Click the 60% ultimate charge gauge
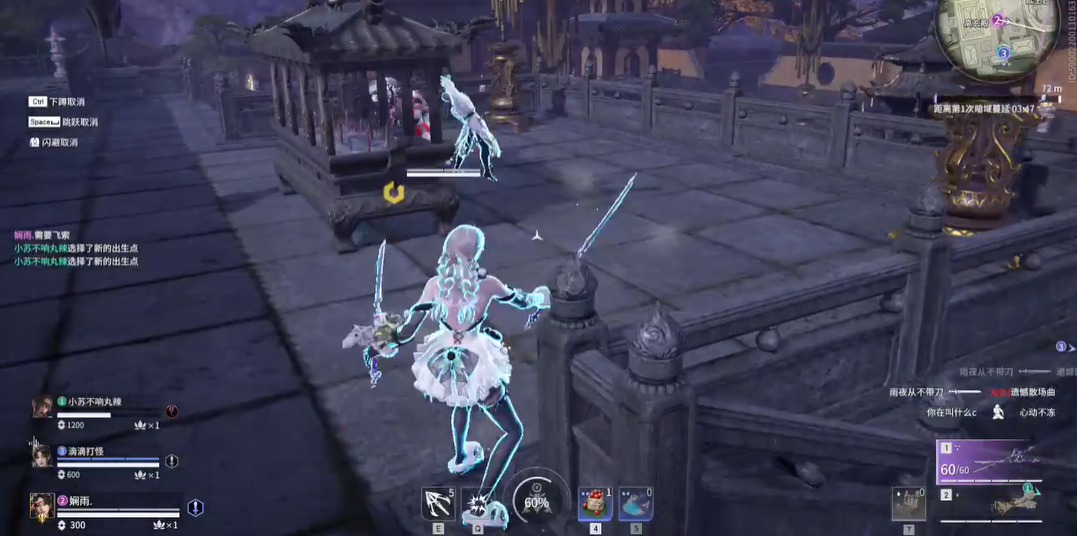This screenshot has height=536, width=1077. click(536, 502)
